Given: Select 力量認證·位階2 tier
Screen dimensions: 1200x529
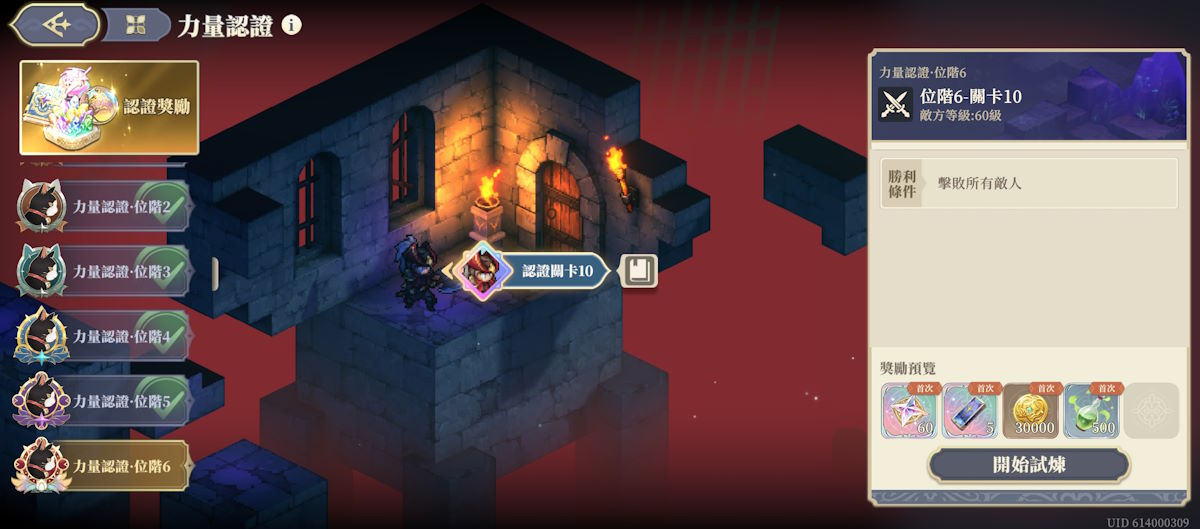Looking at the screenshot, I should [104, 207].
